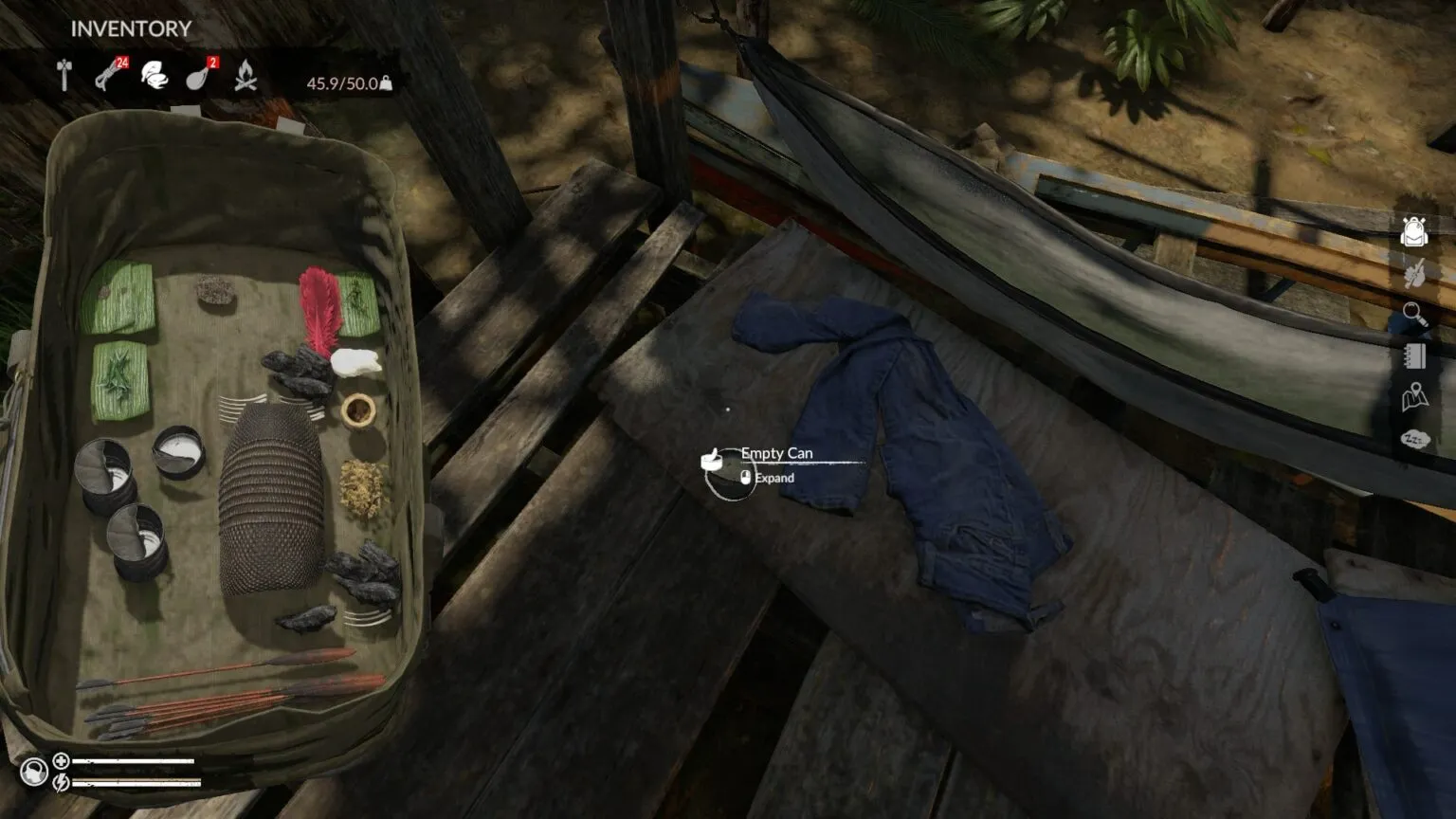This screenshot has height=819, width=1456.
Task: Pick the dry yellow plant clump
Action: click(362, 488)
